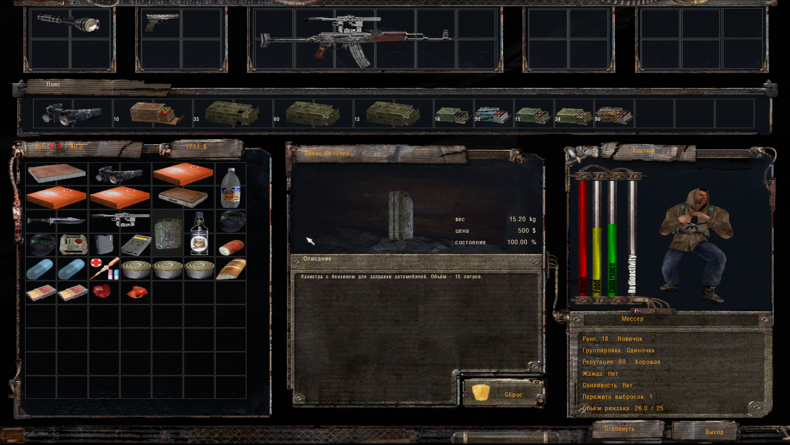Select the equipped flashlight slot
This screenshot has height=445, width=790.
[70, 22]
